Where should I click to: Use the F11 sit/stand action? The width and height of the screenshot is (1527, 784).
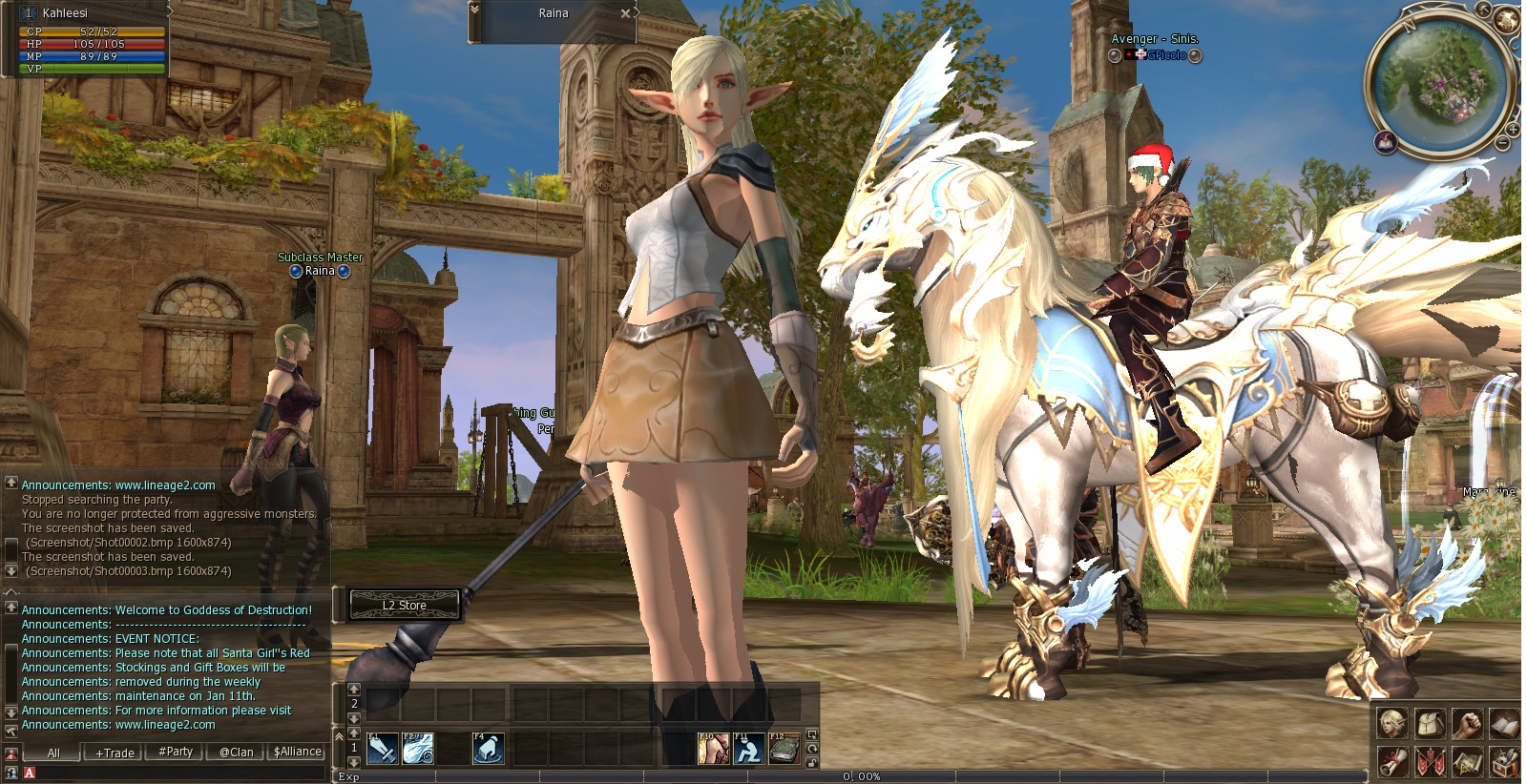(x=748, y=749)
